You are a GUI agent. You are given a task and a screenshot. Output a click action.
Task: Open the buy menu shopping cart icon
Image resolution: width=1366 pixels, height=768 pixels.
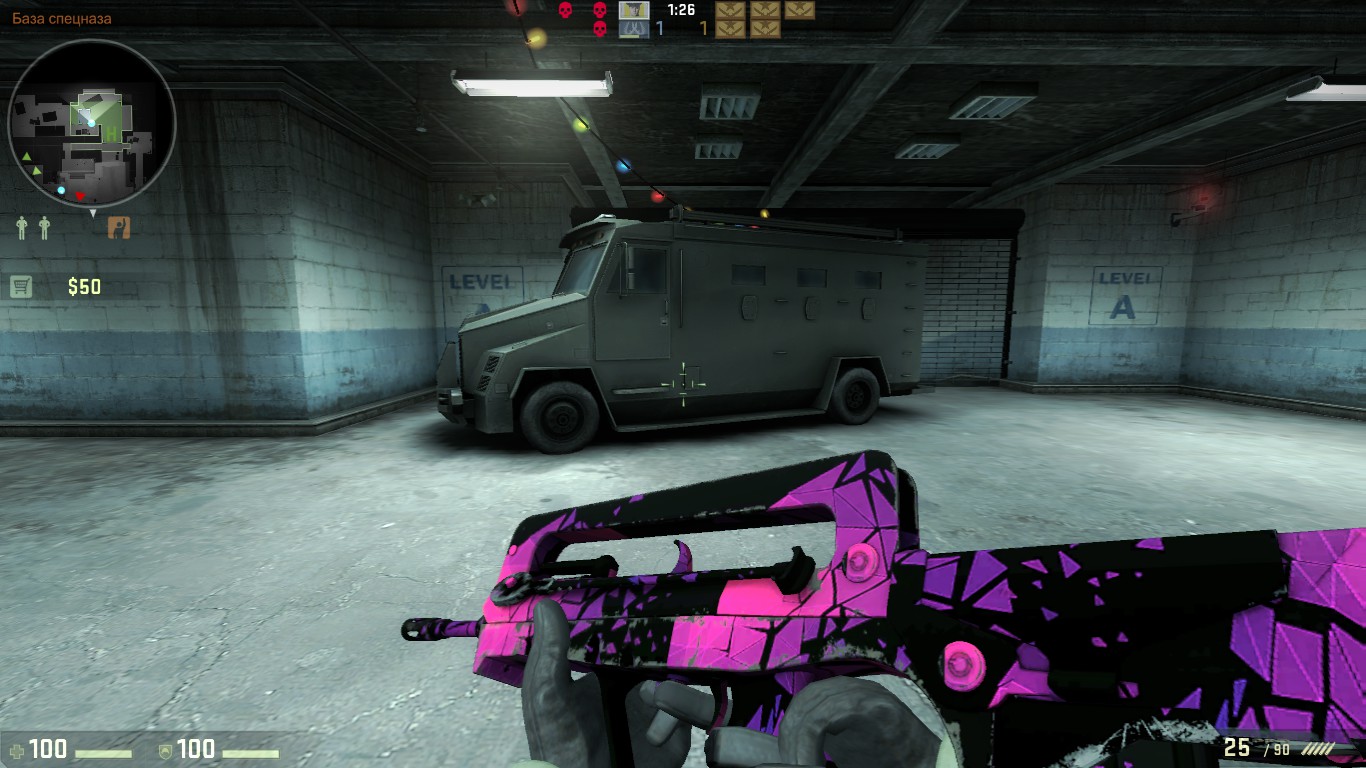(x=21, y=287)
